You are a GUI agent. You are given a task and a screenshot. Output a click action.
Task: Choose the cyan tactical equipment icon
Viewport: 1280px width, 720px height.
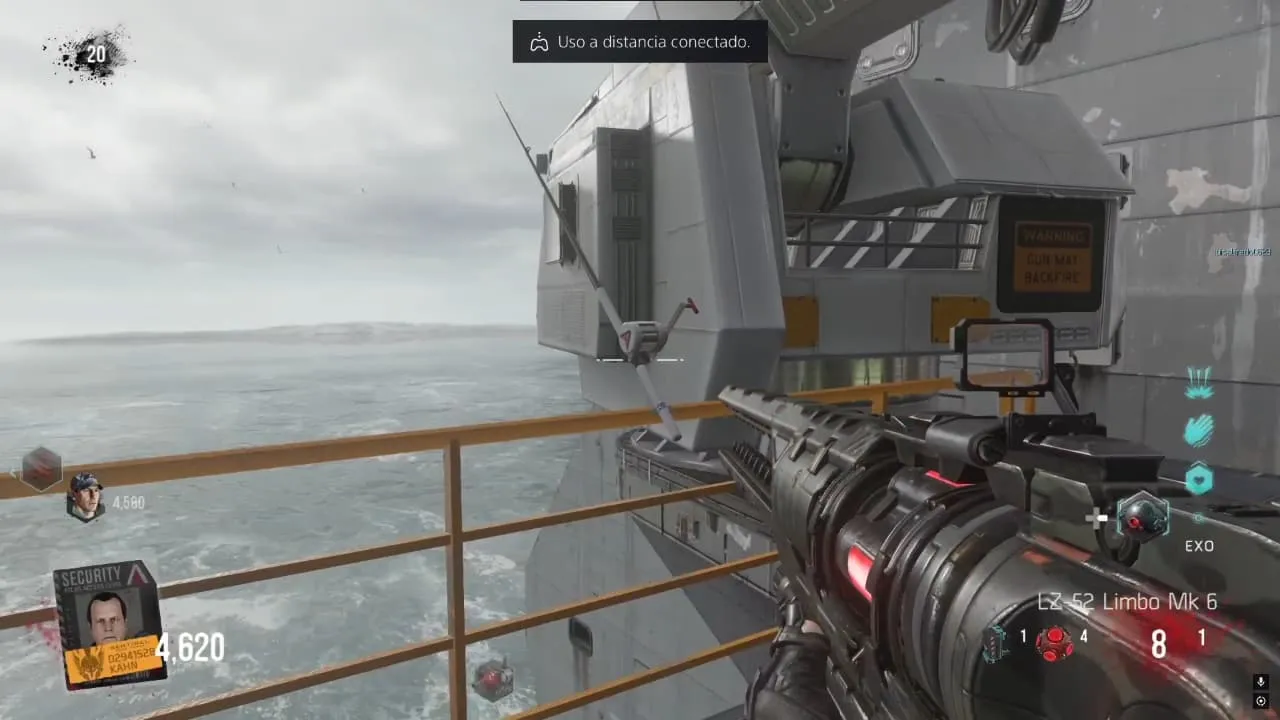coord(997,642)
